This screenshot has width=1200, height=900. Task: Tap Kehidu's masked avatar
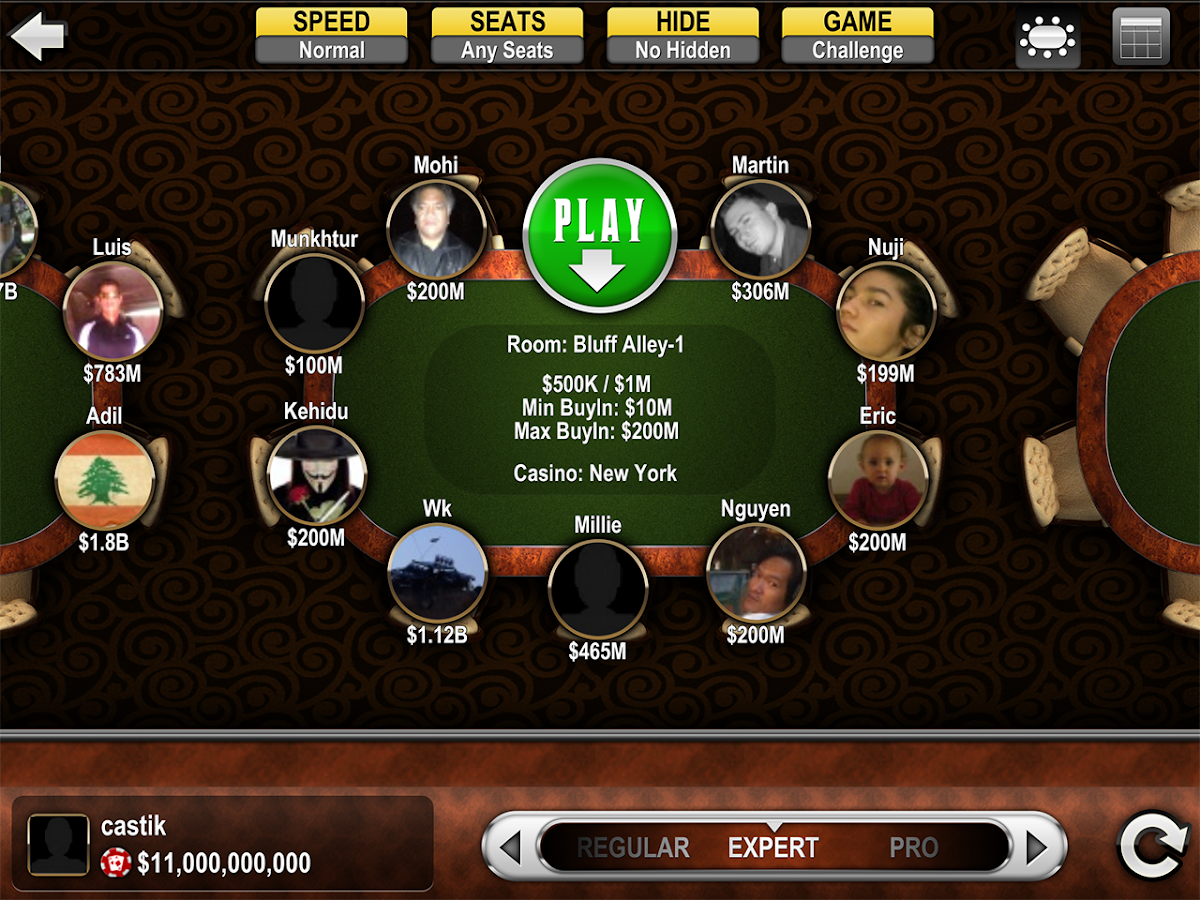pos(317,475)
